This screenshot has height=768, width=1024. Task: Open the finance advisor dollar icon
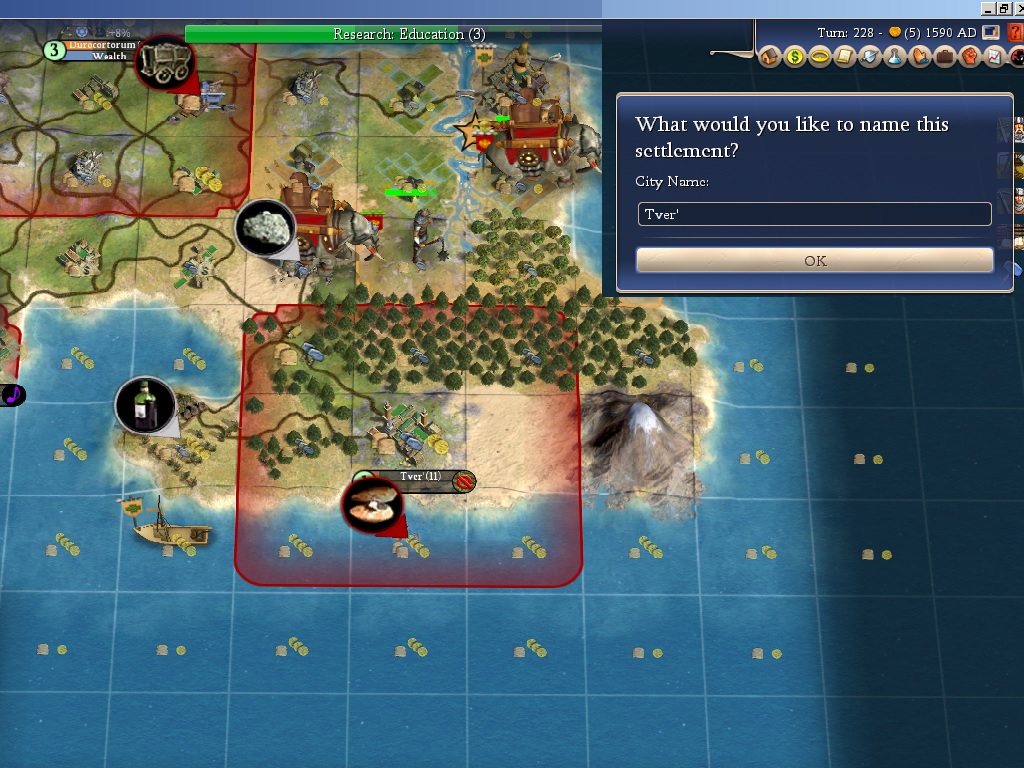[795, 57]
